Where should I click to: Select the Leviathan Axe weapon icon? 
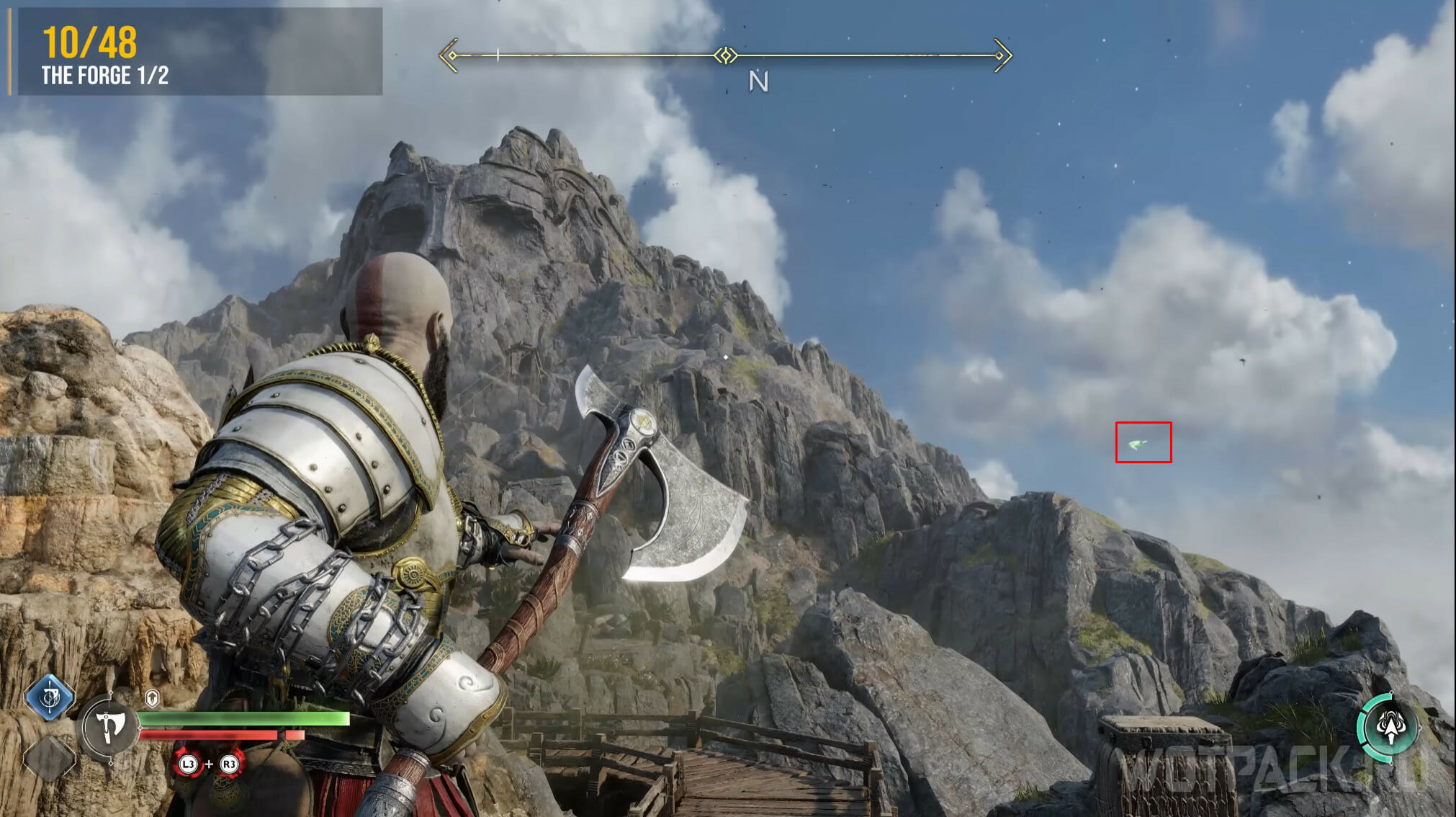(x=109, y=728)
